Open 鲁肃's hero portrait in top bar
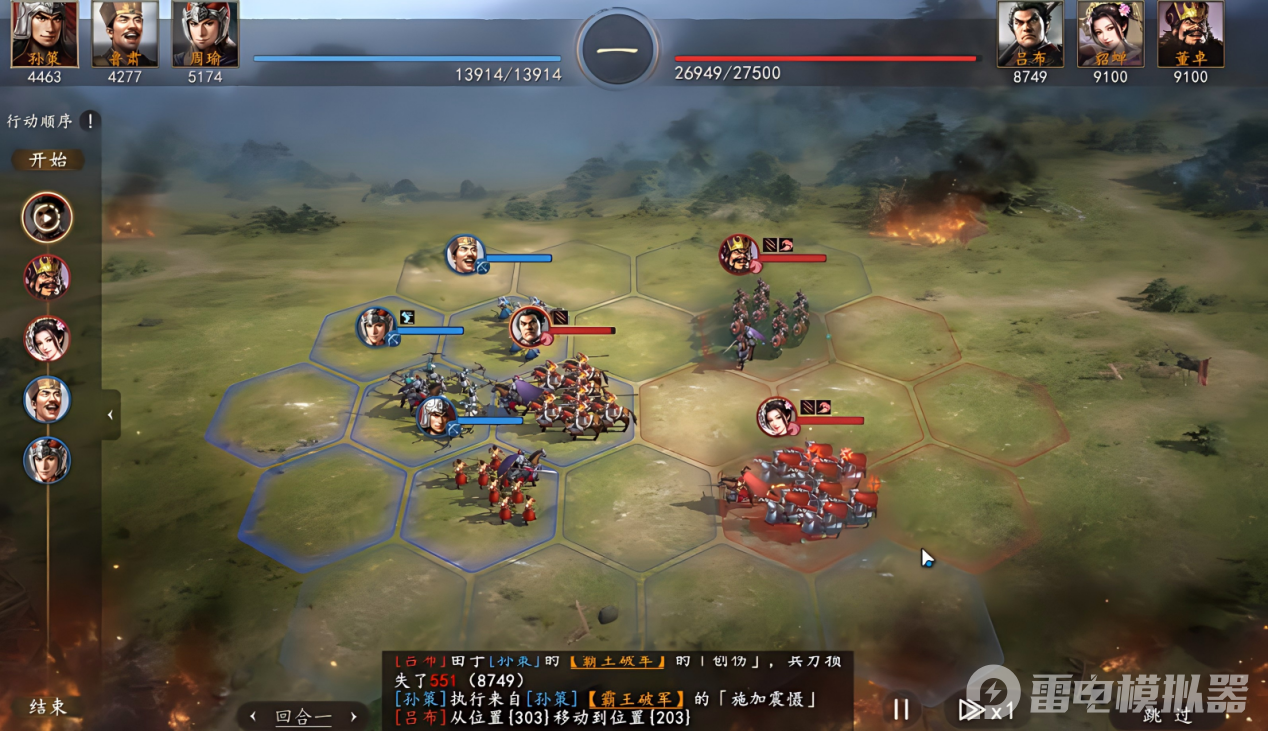The width and height of the screenshot is (1268, 731). coord(125,34)
